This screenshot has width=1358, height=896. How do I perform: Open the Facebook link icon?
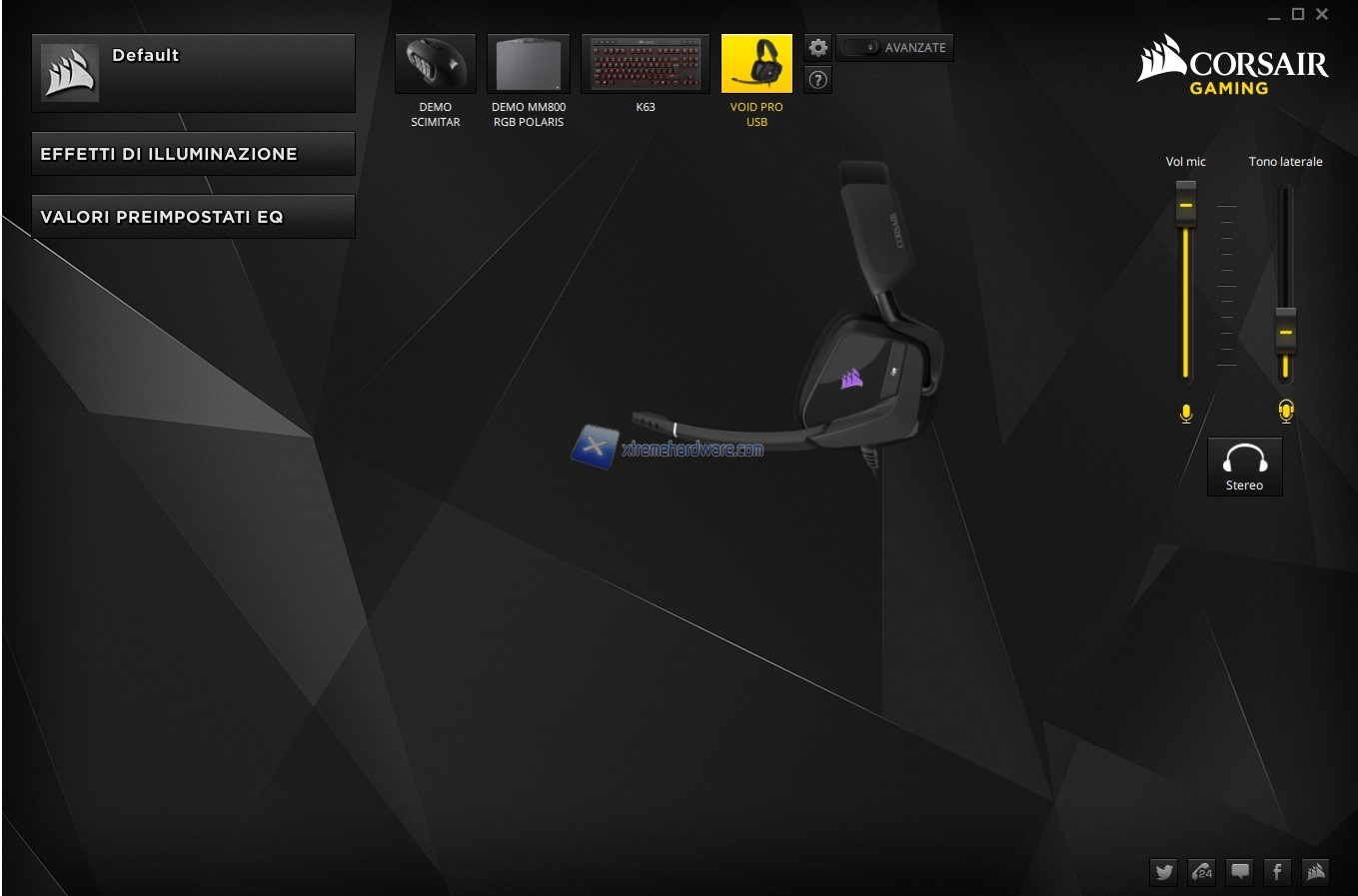1277,872
